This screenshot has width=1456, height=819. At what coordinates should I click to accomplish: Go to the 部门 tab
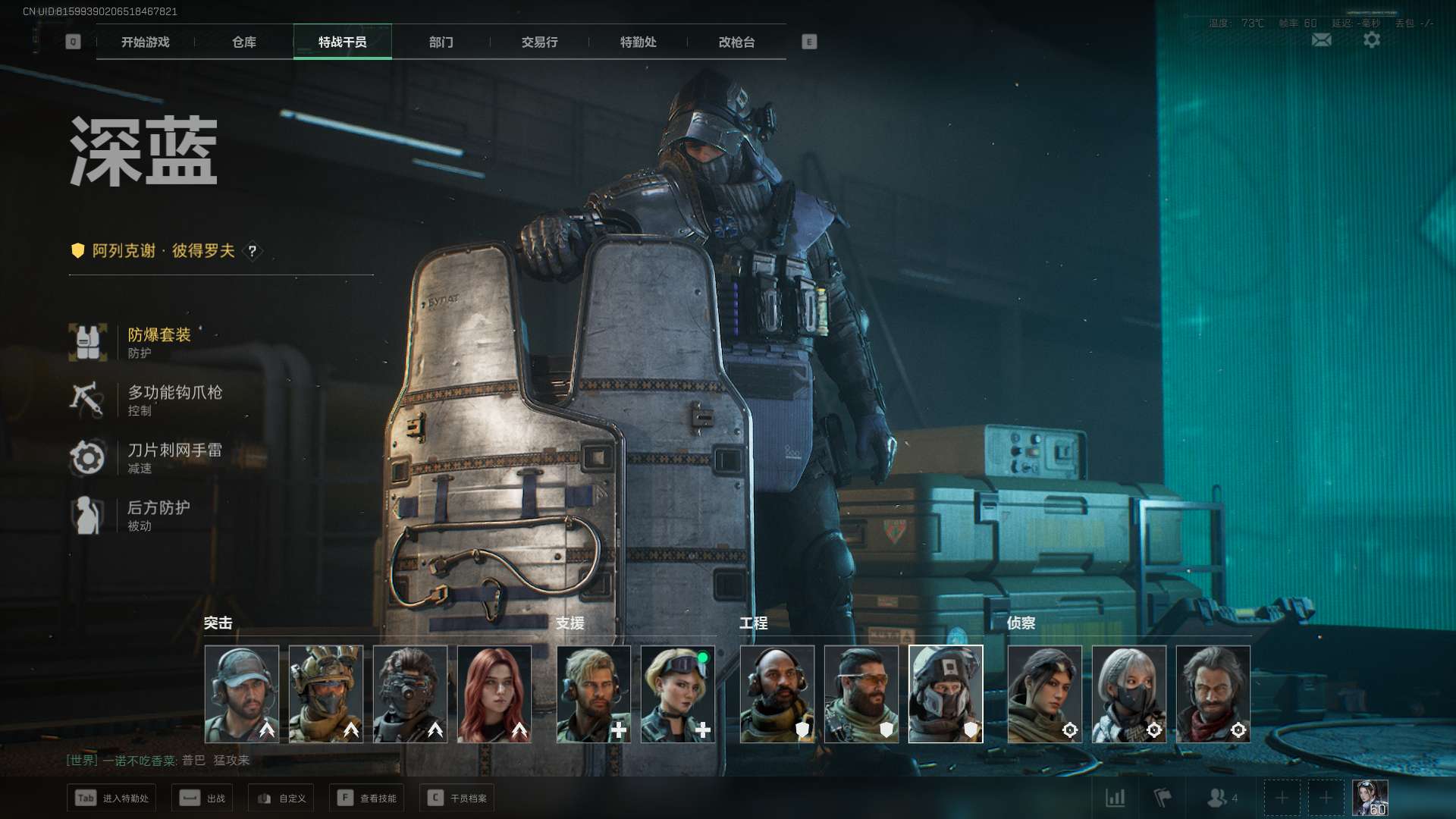pyautogui.click(x=441, y=42)
